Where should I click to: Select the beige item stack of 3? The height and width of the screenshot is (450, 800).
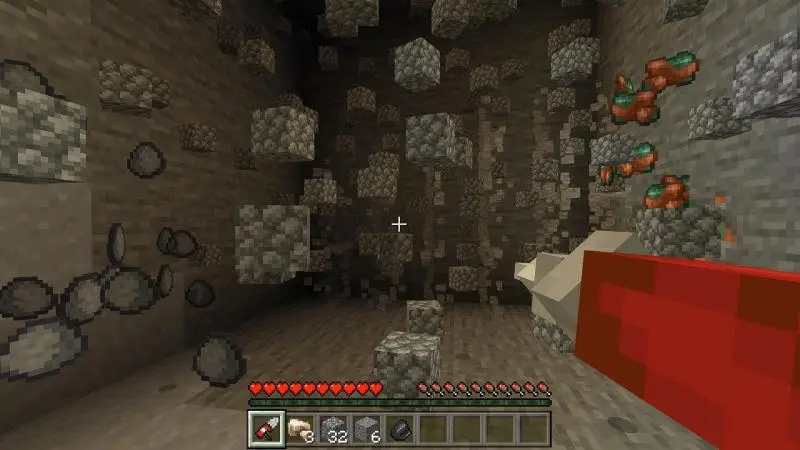298,427
